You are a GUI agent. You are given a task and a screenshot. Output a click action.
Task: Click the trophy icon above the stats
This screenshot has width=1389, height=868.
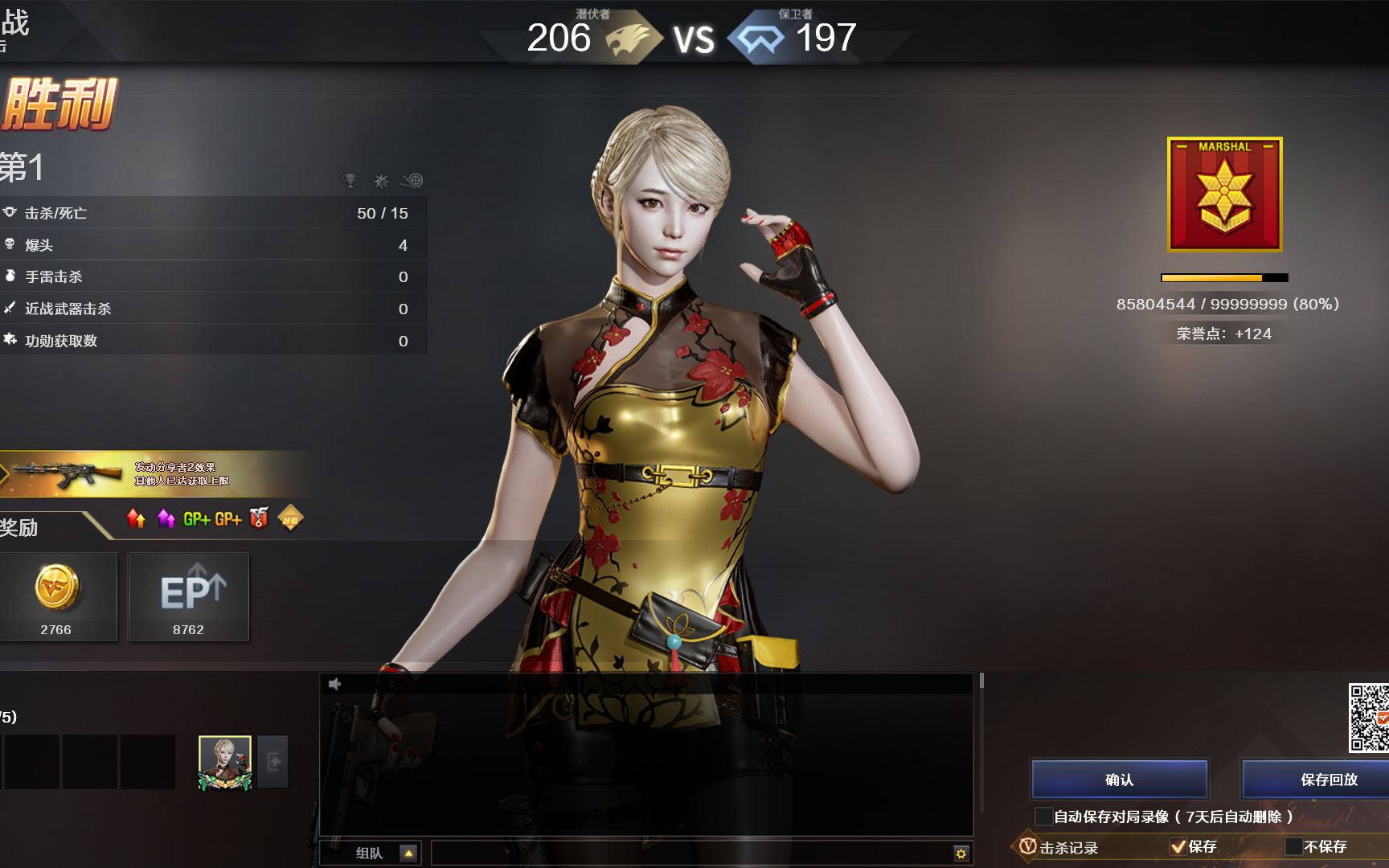(x=350, y=181)
